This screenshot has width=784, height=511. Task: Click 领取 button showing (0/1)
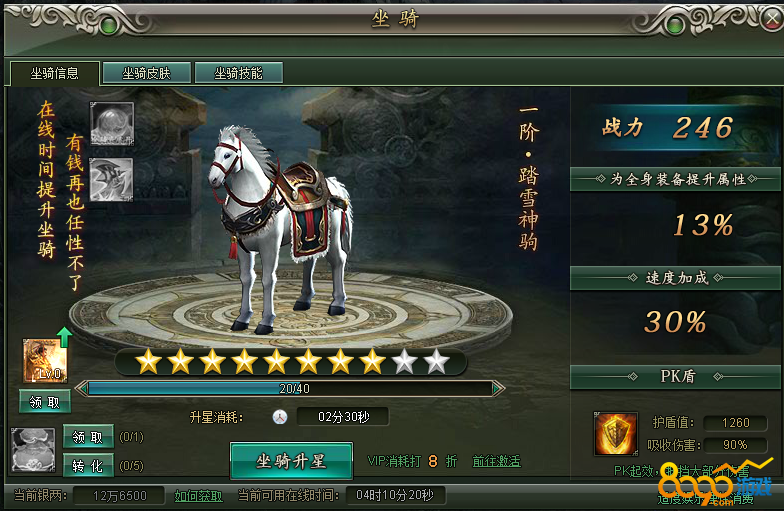click(x=88, y=437)
